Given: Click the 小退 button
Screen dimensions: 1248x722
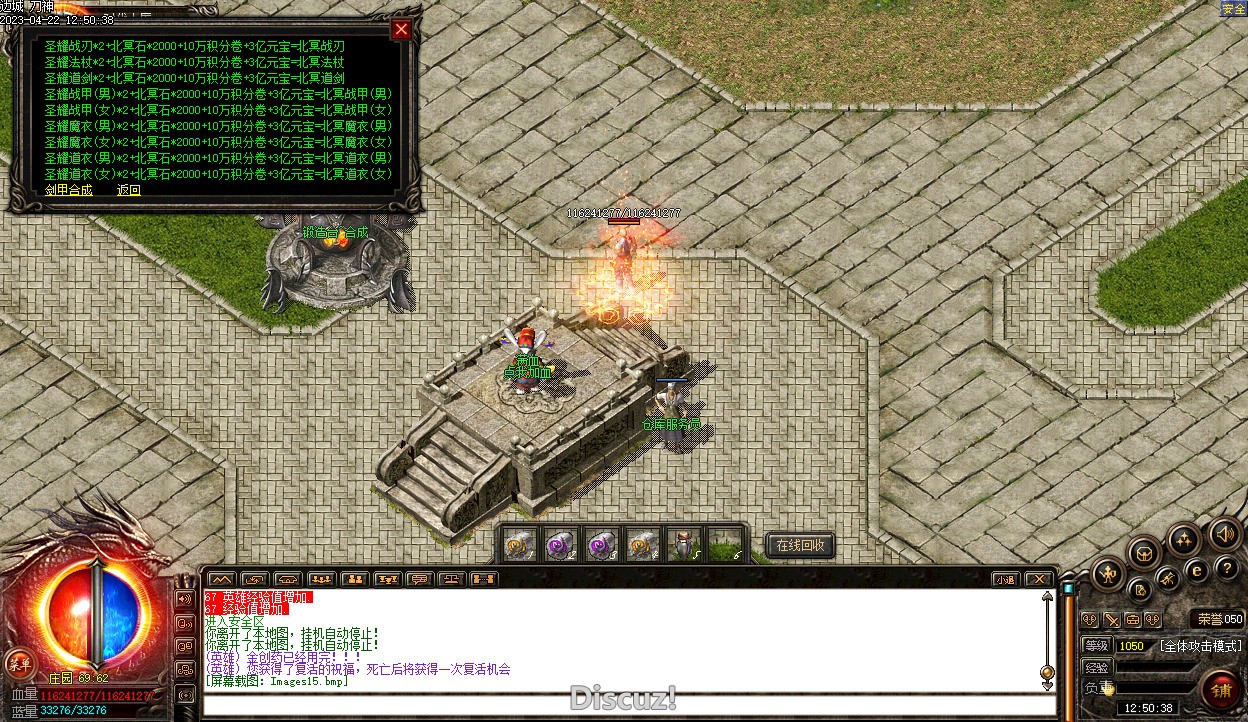Looking at the screenshot, I should [1005, 579].
